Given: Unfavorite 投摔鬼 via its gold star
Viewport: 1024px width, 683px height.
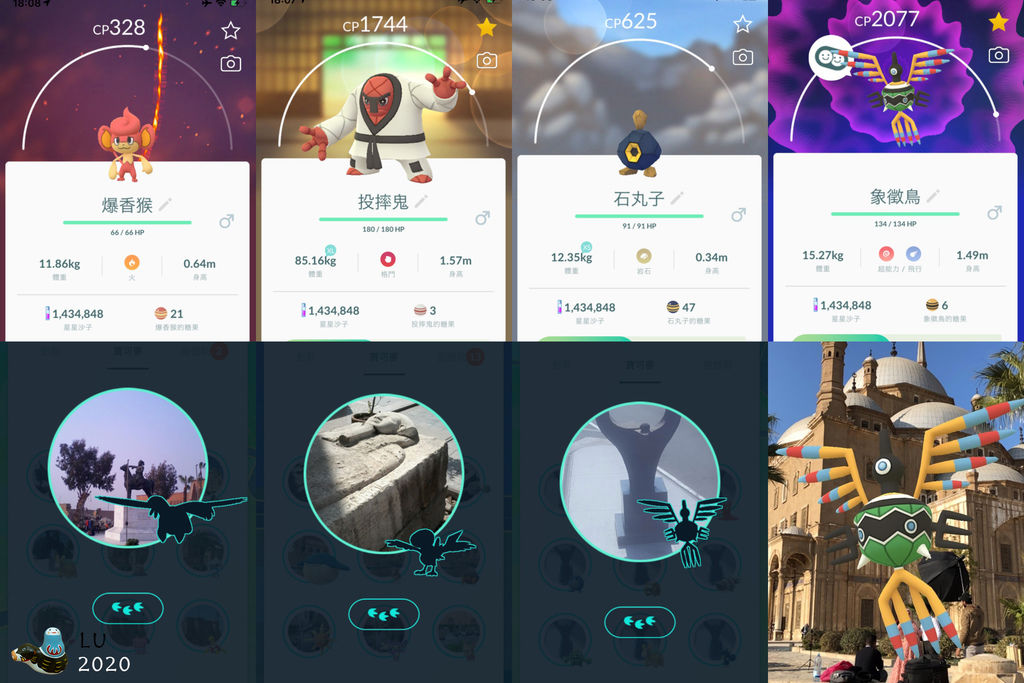Looking at the screenshot, I should 487,27.
